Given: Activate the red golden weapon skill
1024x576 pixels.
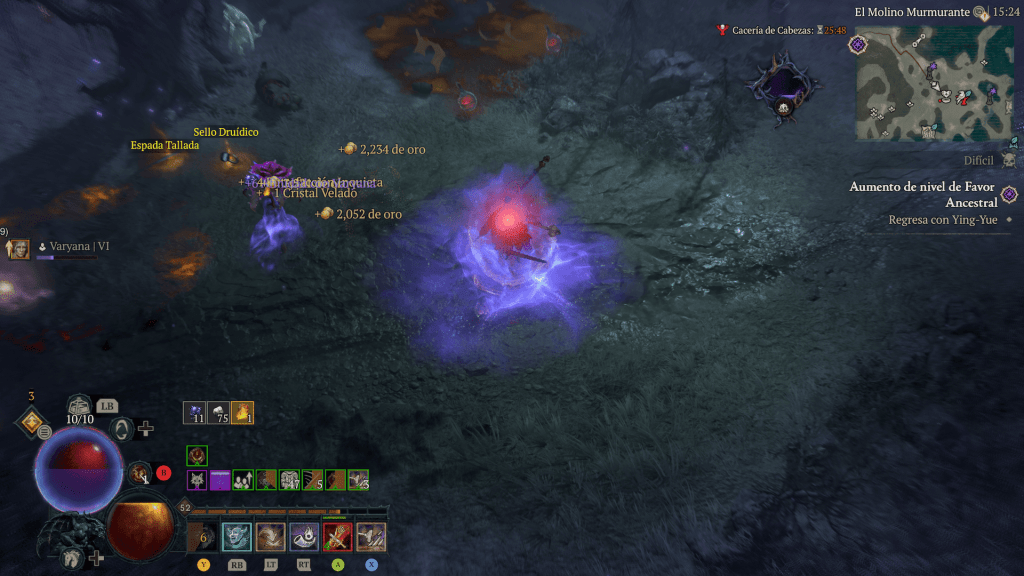Looking at the screenshot, I should click(x=338, y=537).
